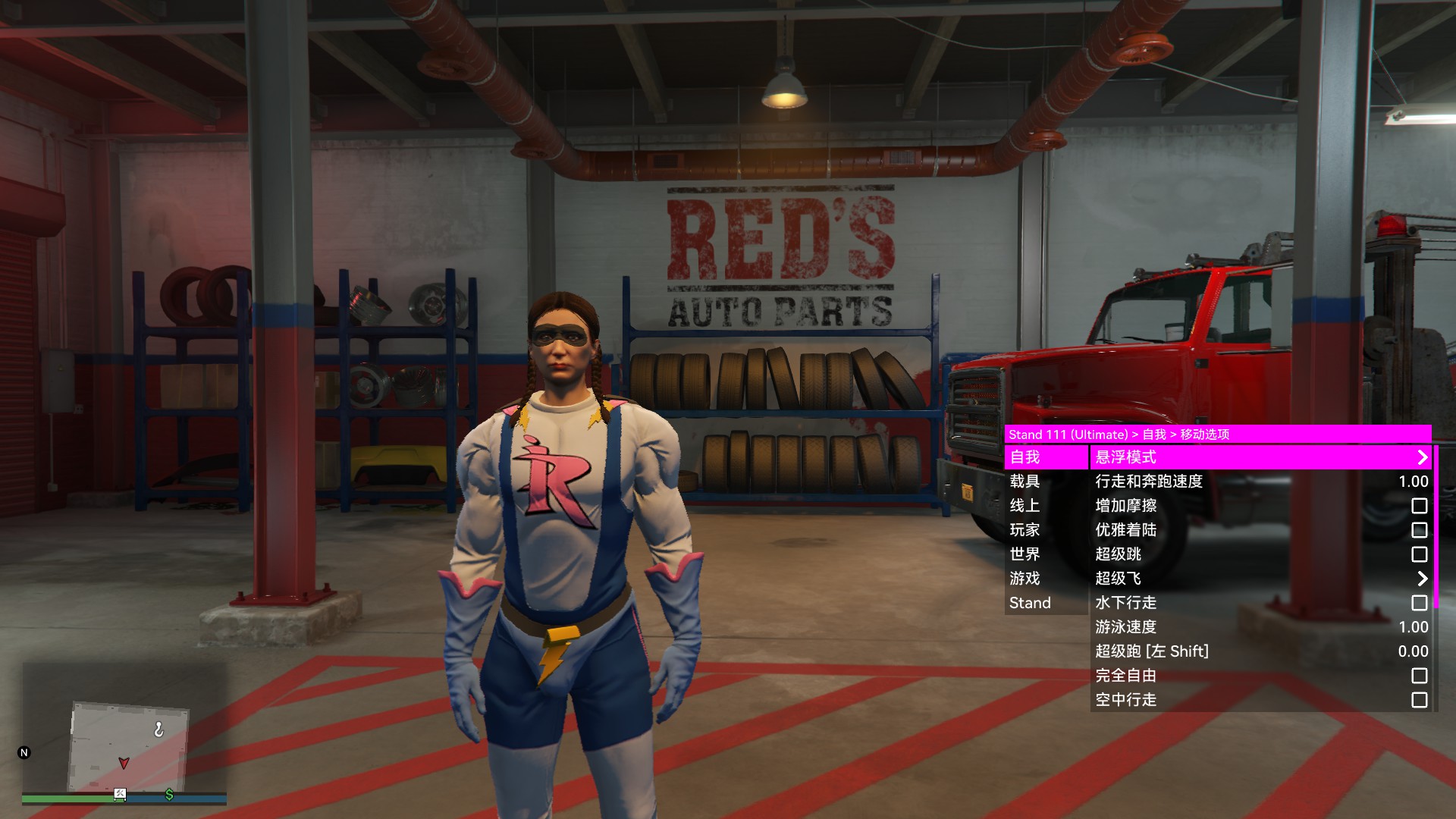Image resolution: width=1456 pixels, height=819 pixels.
Task: Enable the 空中行走 checkbox
Action: (1419, 700)
